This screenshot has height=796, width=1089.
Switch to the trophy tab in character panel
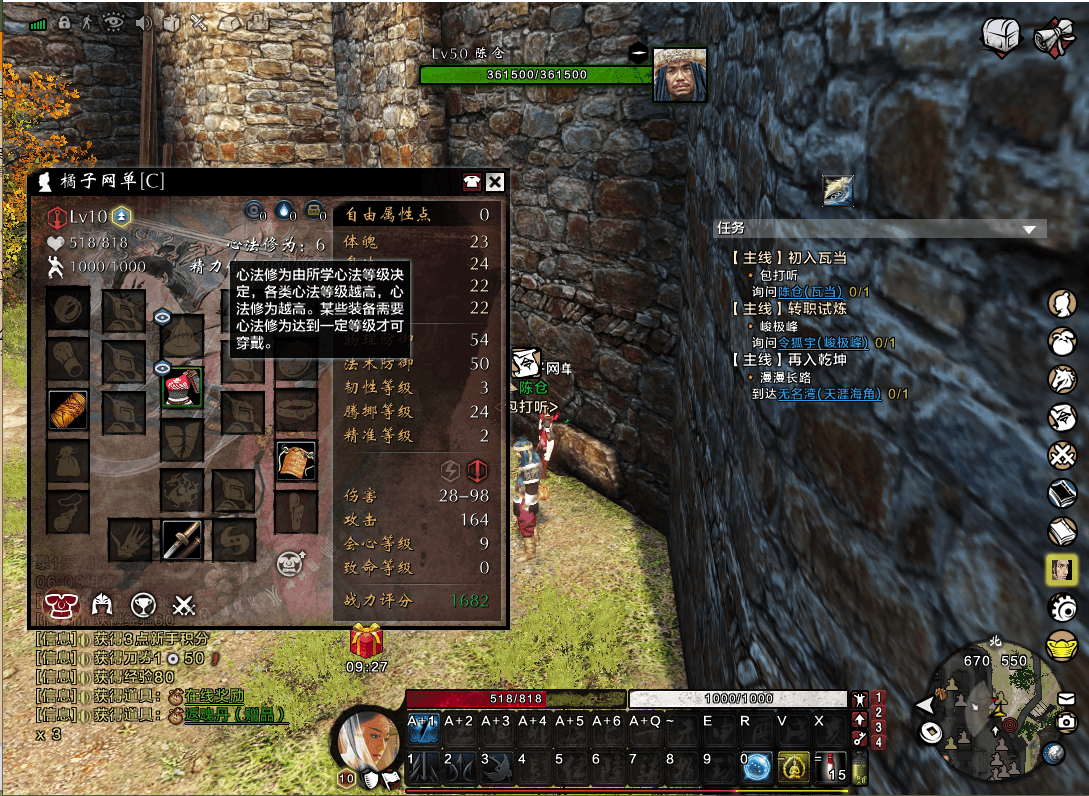tap(143, 604)
